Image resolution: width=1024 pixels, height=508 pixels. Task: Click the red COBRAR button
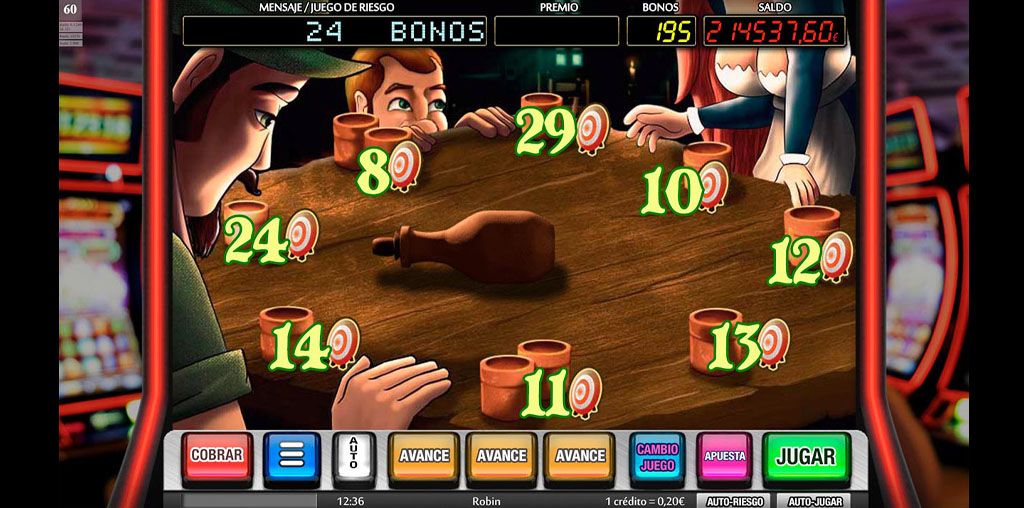pos(217,455)
